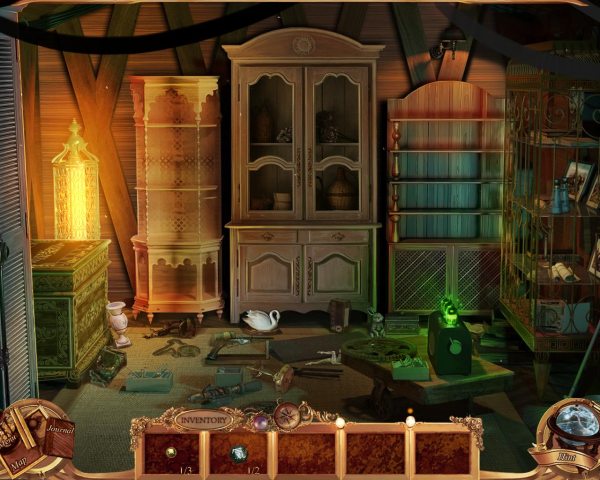
Task: Select the yellow gem inventory slot
Action: pos(171,451)
